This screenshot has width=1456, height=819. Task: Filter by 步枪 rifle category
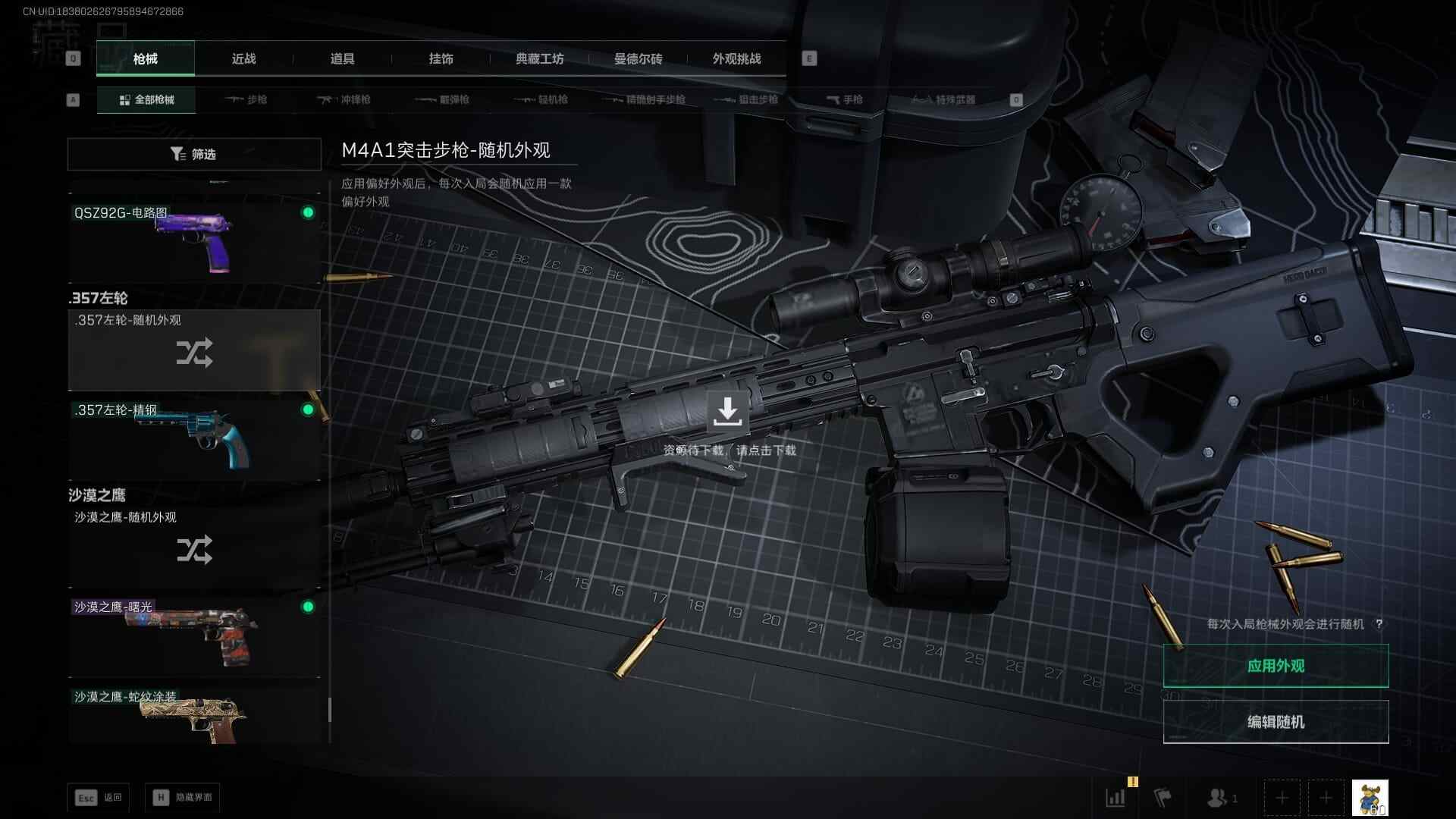point(246,99)
